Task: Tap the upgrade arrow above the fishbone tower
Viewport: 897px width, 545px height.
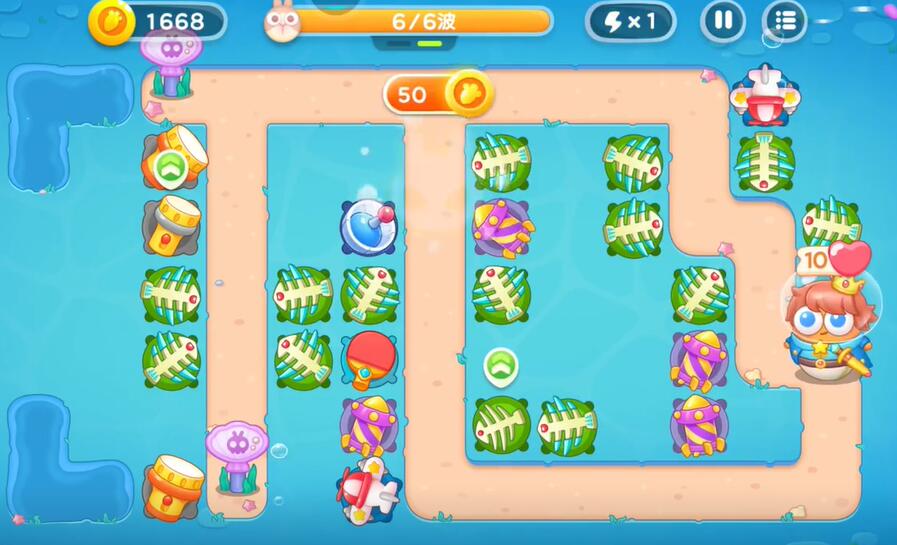Action: coord(500,365)
